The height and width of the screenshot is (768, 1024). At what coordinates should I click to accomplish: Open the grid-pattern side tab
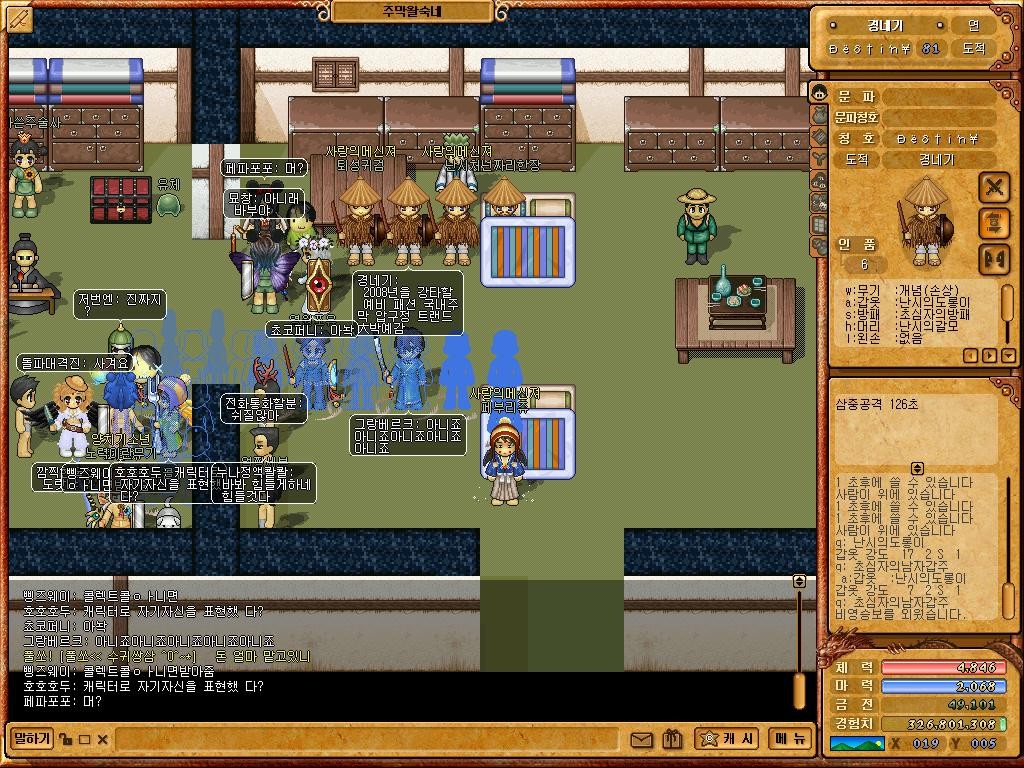coord(819,224)
